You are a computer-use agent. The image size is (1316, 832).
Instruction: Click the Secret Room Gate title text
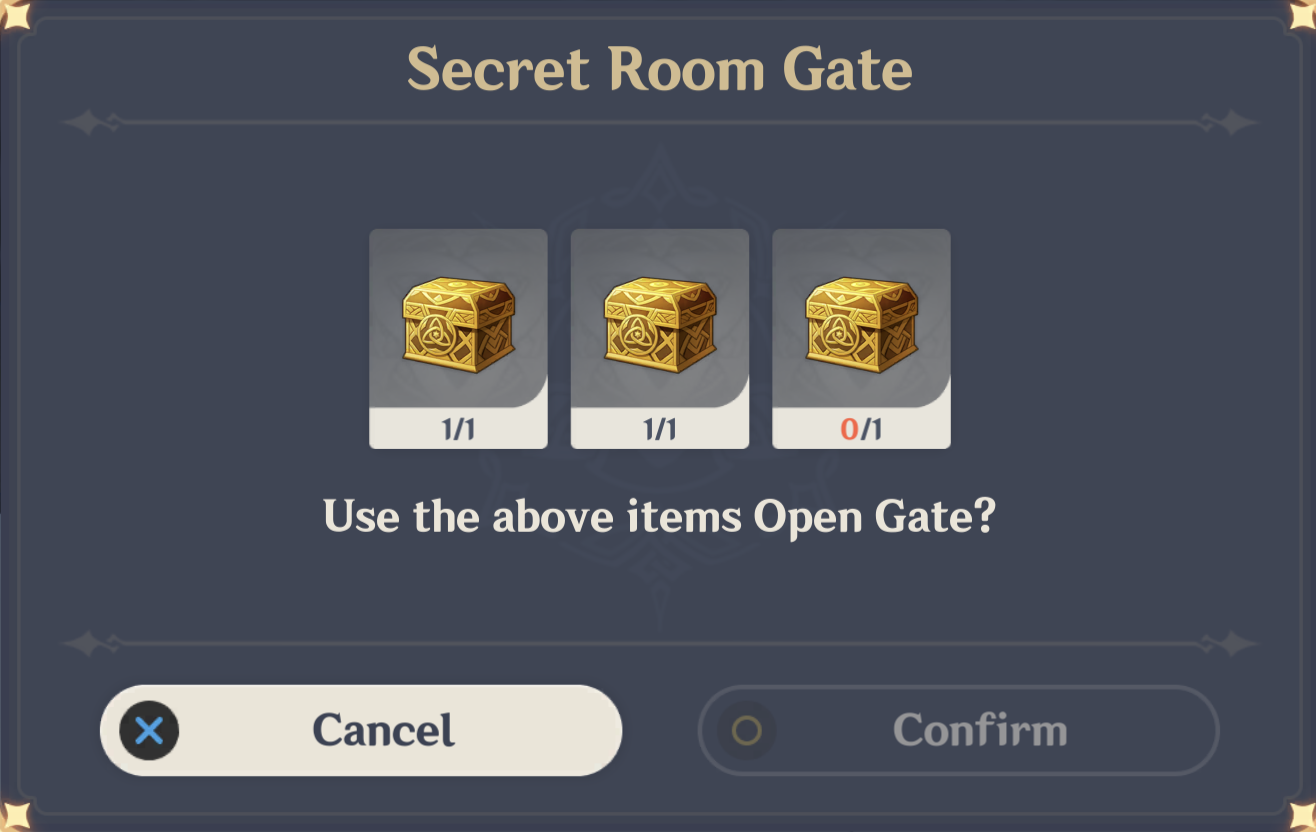659,69
